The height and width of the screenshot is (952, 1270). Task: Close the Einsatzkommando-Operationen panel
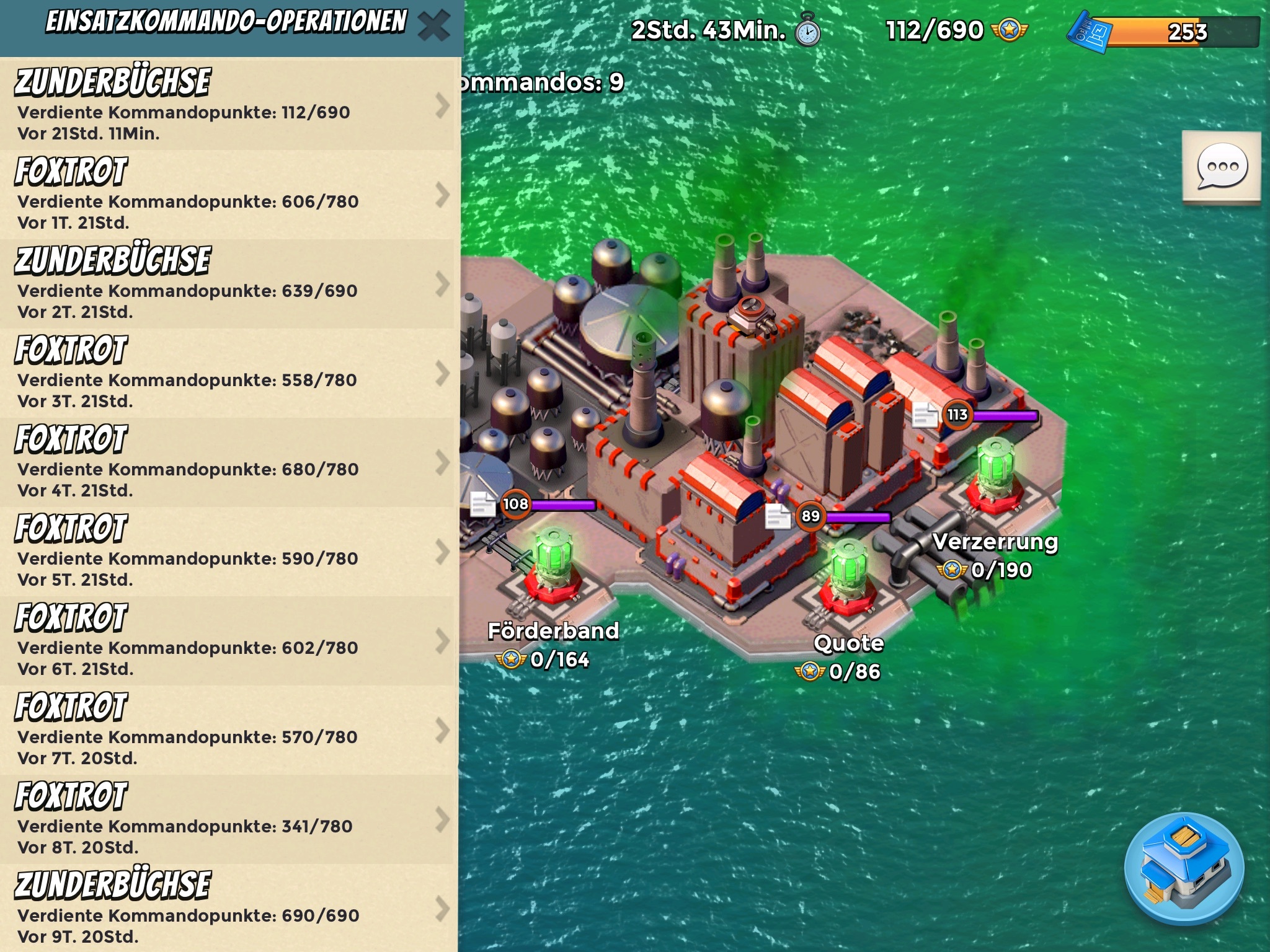433,26
